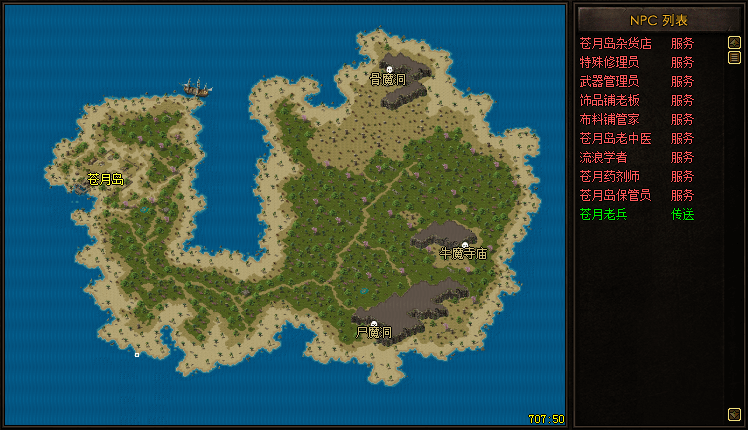The height and width of the screenshot is (430, 748).
Task: Choose 苍月岛老中医 in the list
Action: pos(615,138)
